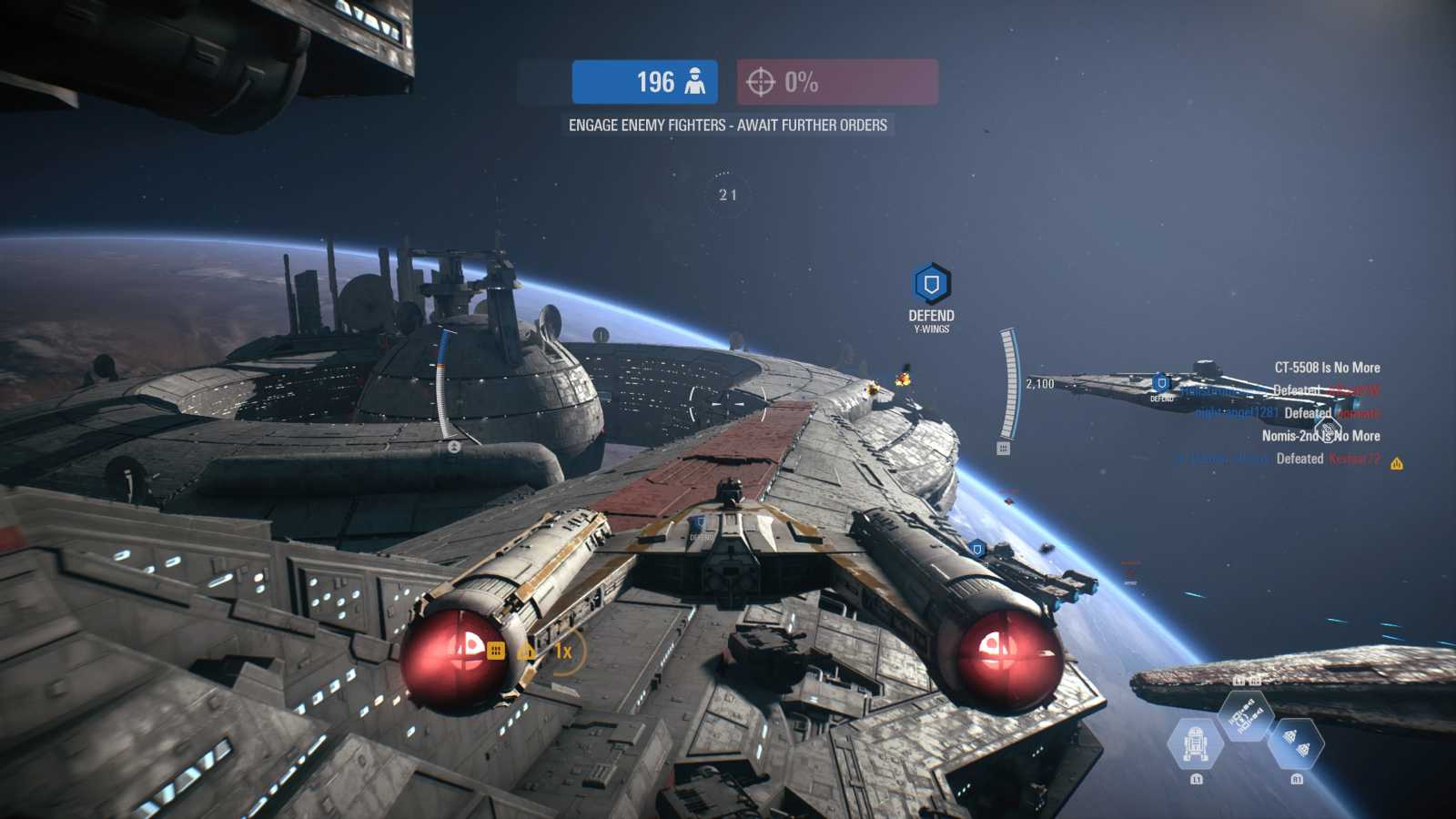Use the middle hexagon twin-ship ability
Viewport: 1456px width, 819px height.
(x=1246, y=714)
